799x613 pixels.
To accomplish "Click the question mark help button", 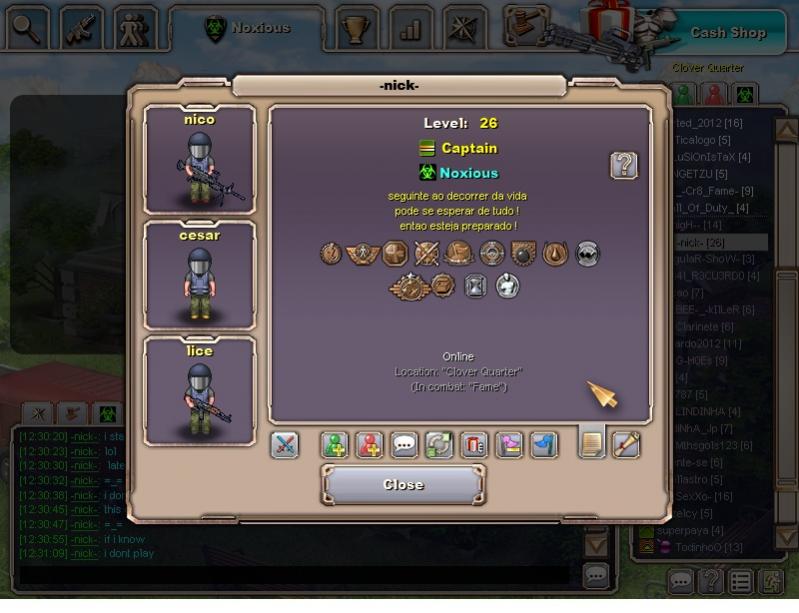I will click(624, 165).
